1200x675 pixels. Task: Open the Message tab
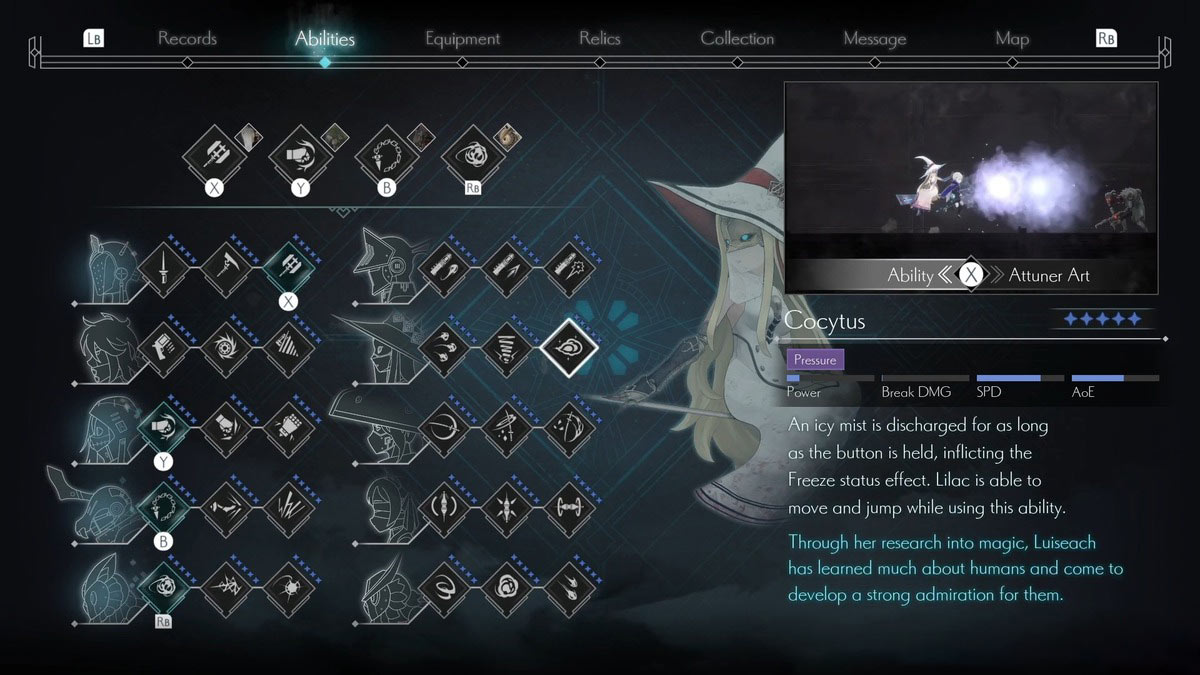874,39
